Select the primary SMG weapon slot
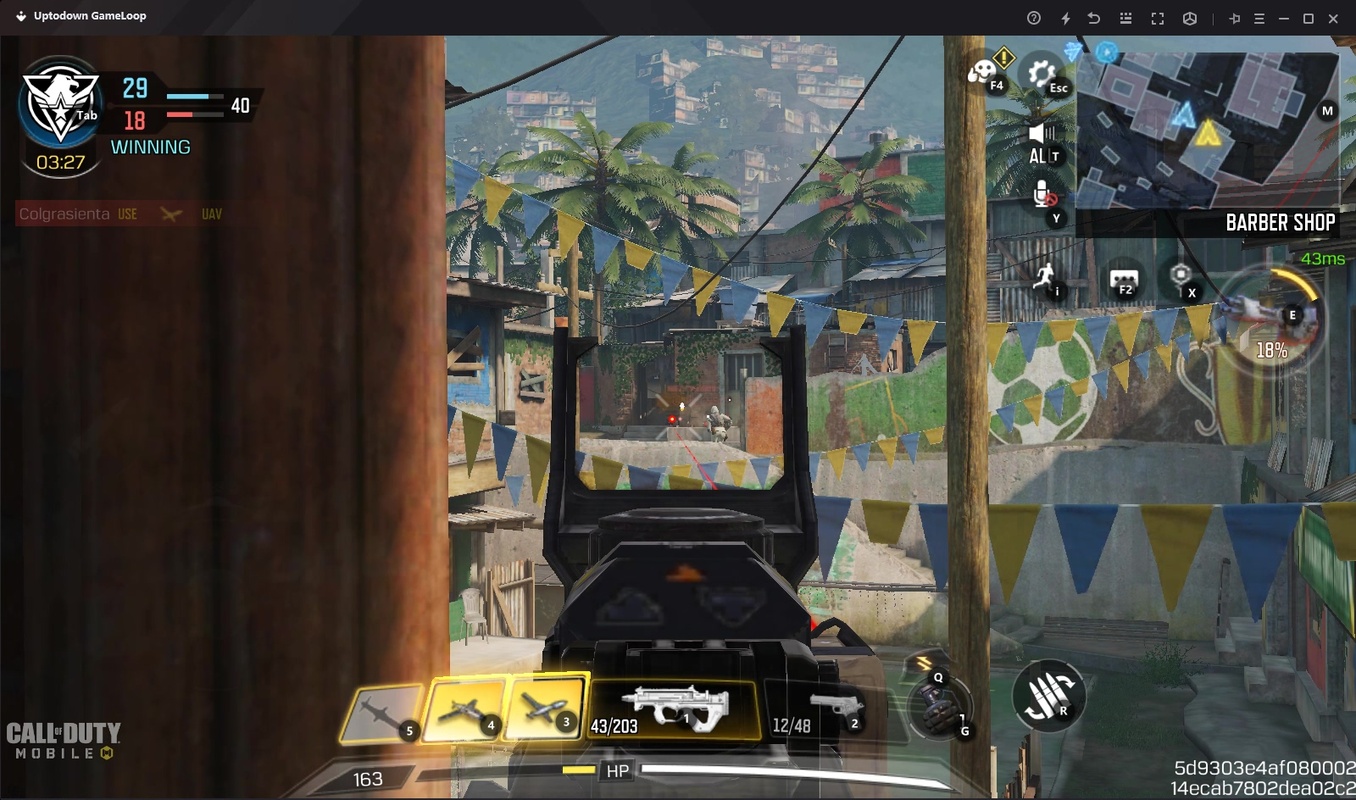The height and width of the screenshot is (800, 1356). (674, 709)
